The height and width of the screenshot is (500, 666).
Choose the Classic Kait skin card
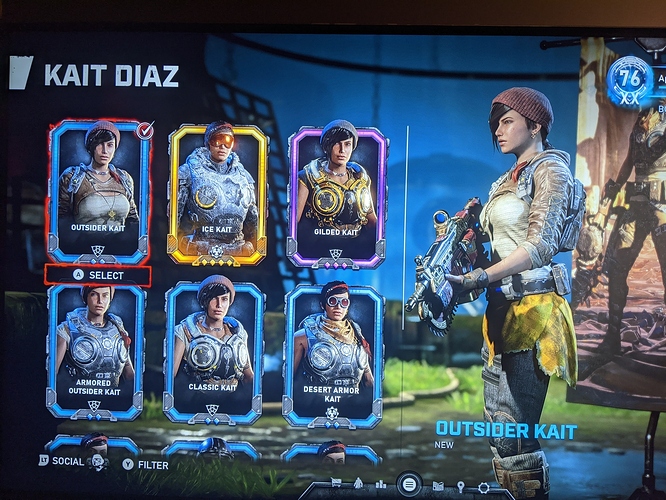(x=214, y=351)
